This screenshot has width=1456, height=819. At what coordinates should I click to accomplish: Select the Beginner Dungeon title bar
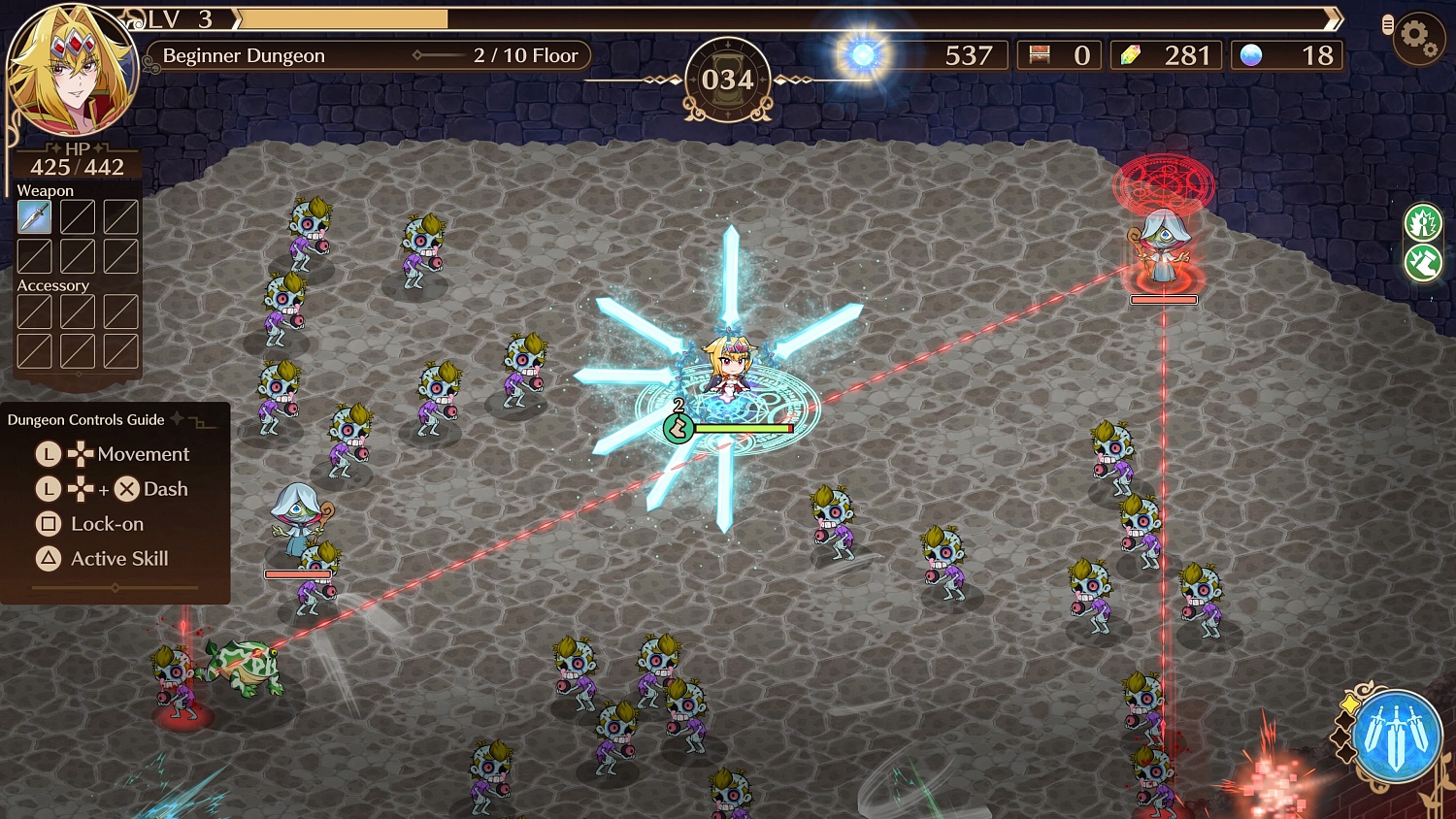click(x=243, y=55)
